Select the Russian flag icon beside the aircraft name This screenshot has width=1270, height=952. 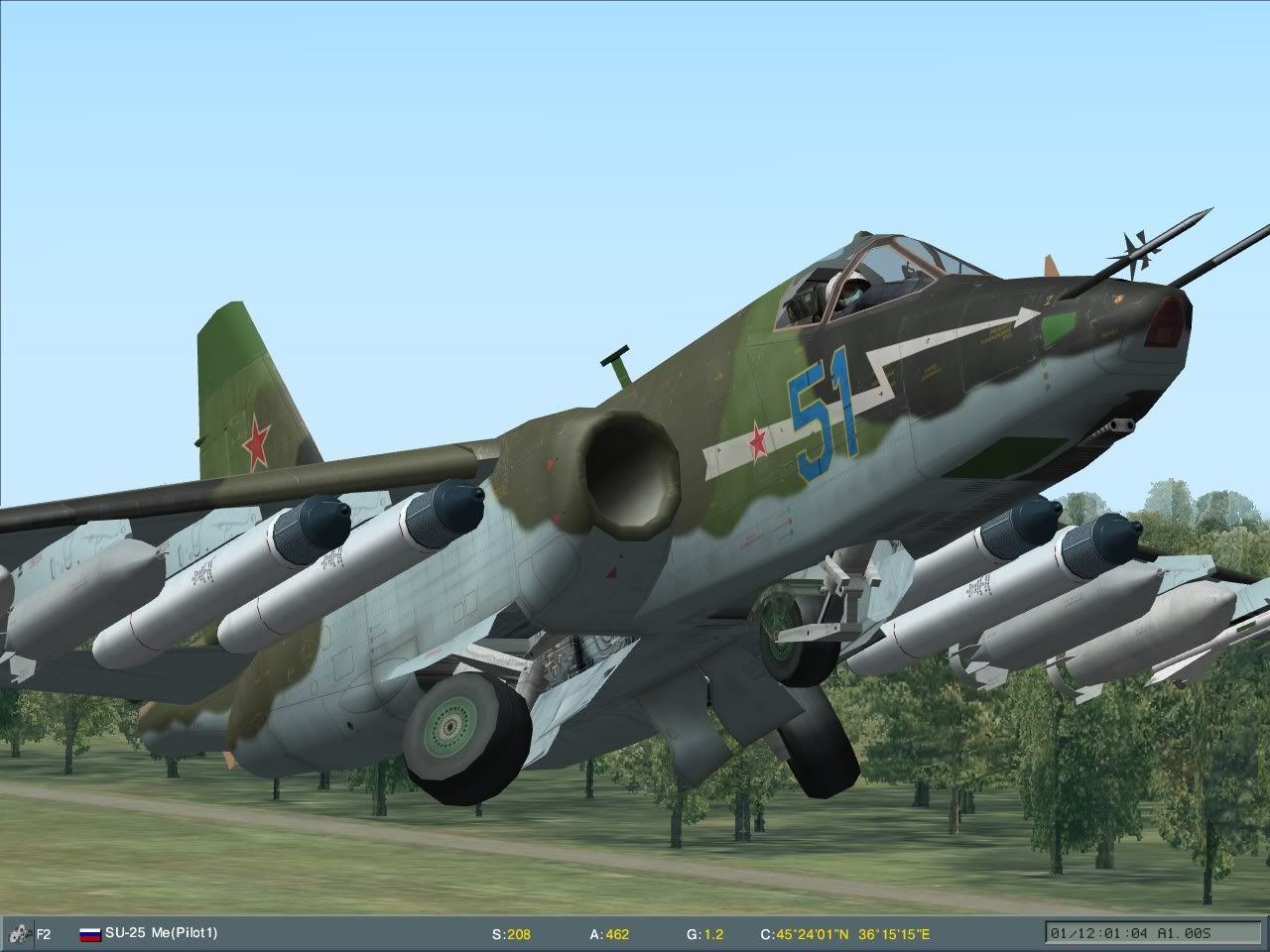88,933
